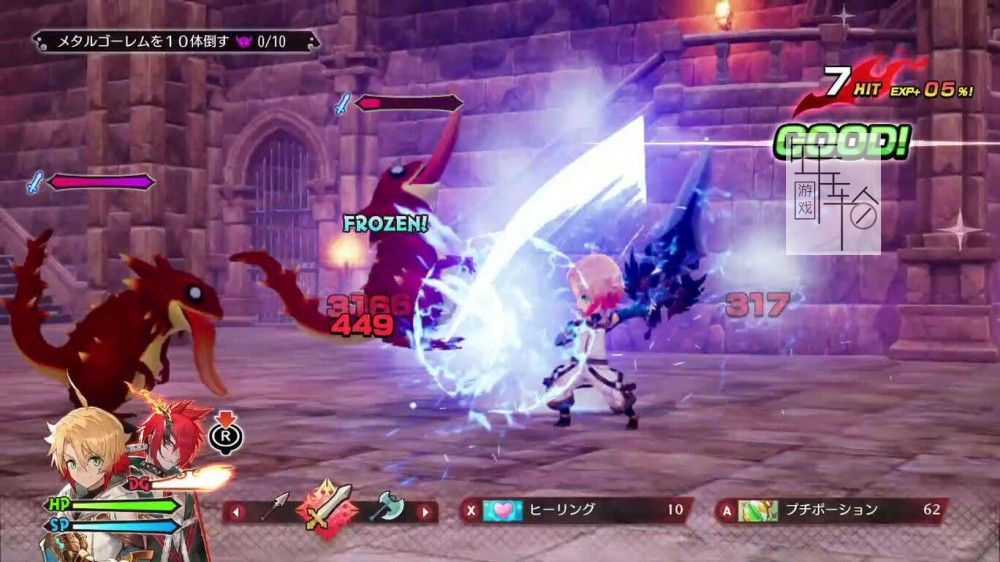Switch to the spear weapon
The height and width of the screenshot is (562, 1000).
coord(275,508)
